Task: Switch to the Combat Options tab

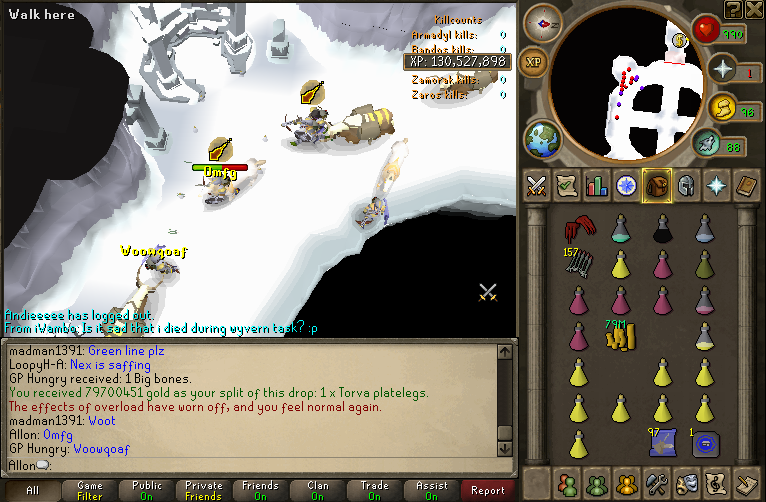Action: click(536, 185)
